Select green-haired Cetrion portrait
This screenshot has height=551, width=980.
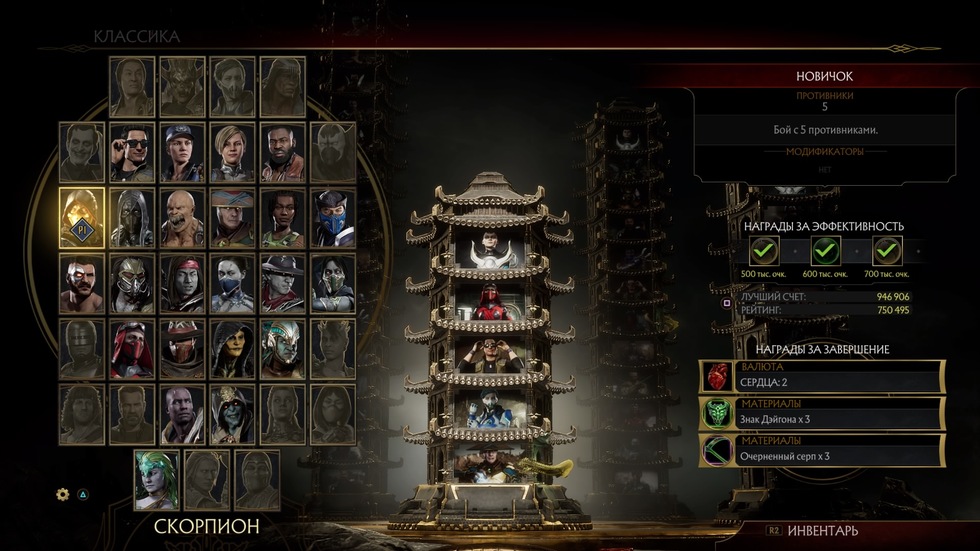click(157, 478)
